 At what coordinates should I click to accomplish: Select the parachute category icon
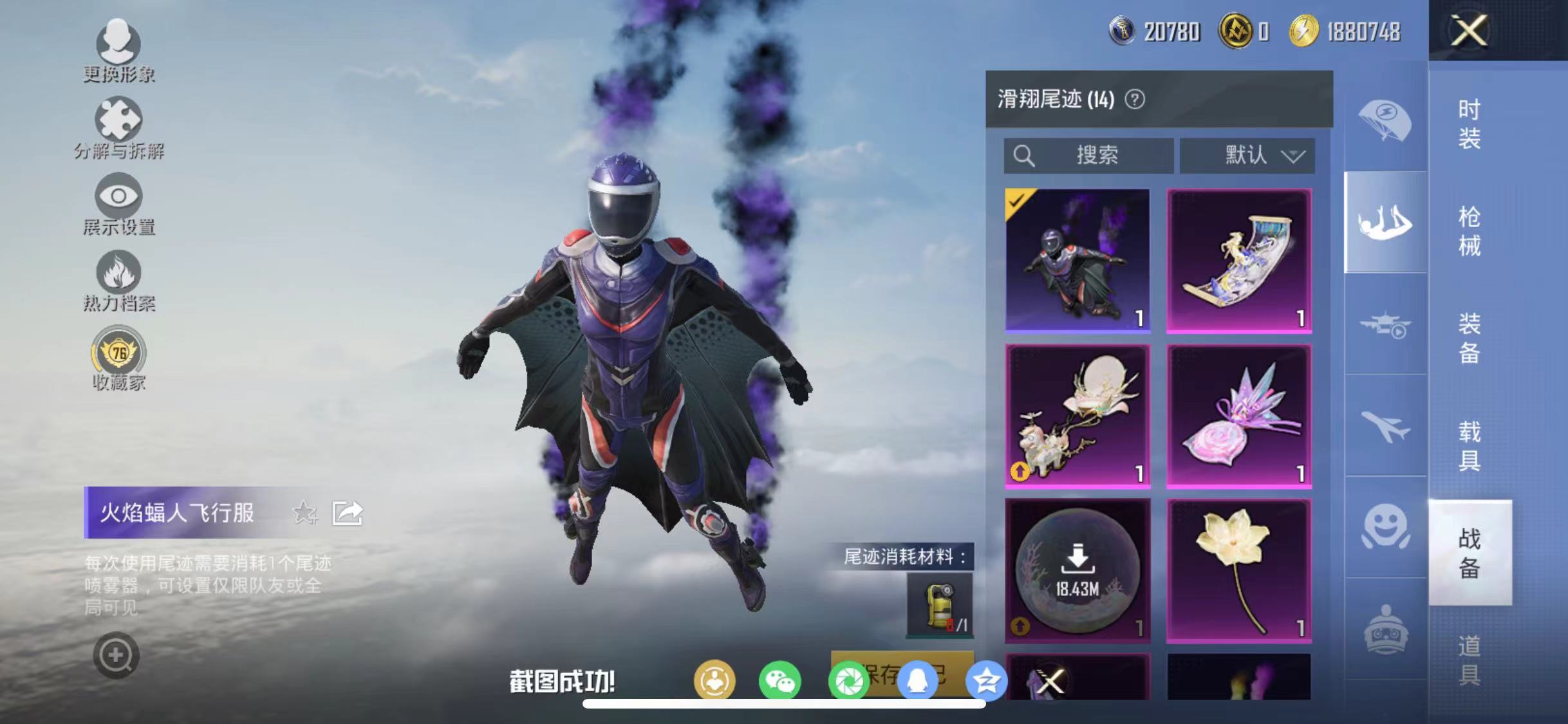[x=1384, y=119]
